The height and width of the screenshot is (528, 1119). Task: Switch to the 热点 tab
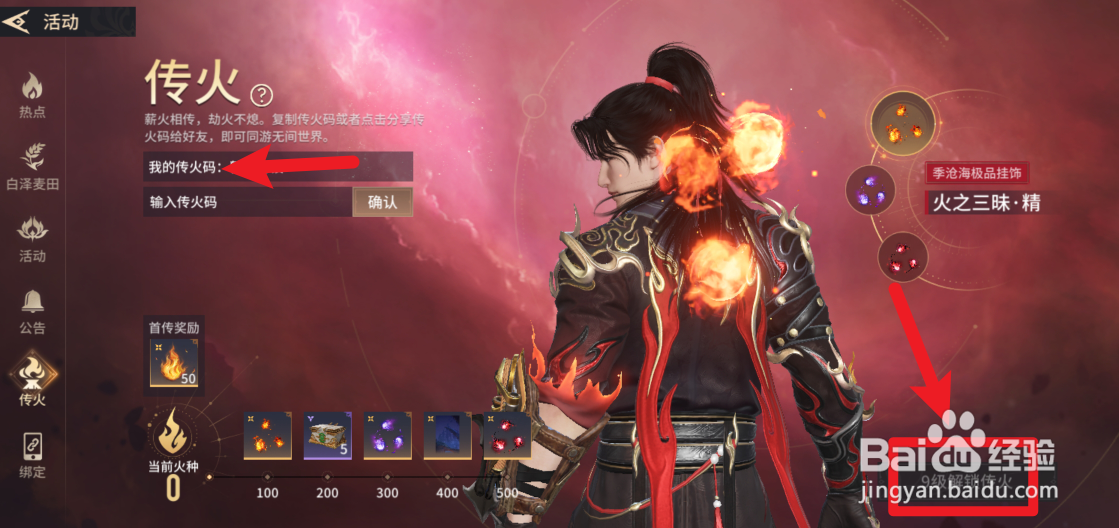tap(32, 96)
